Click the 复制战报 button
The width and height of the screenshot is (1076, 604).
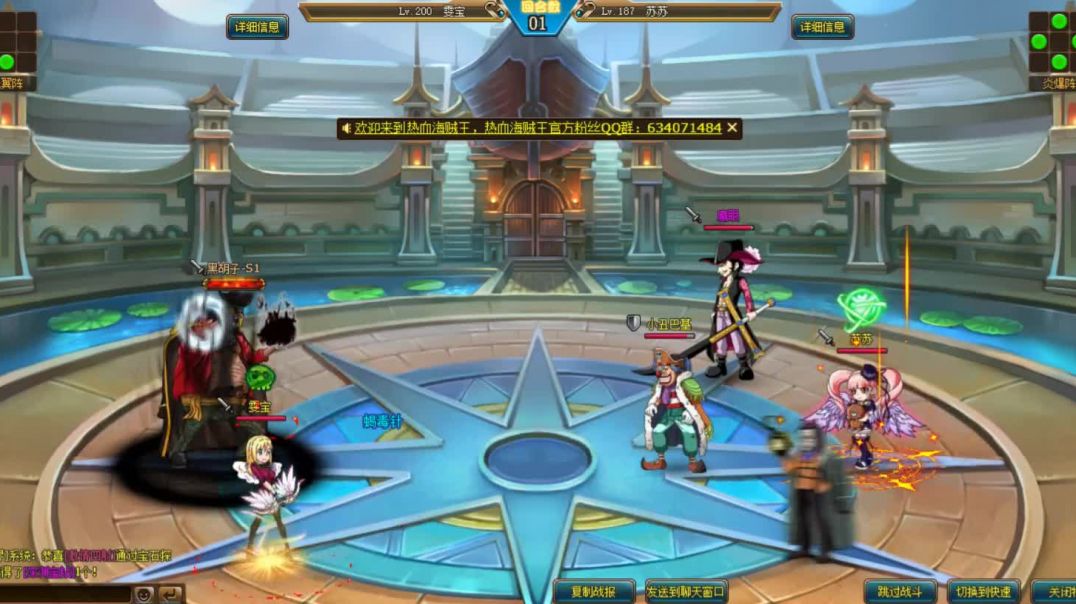[x=594, y=592]
